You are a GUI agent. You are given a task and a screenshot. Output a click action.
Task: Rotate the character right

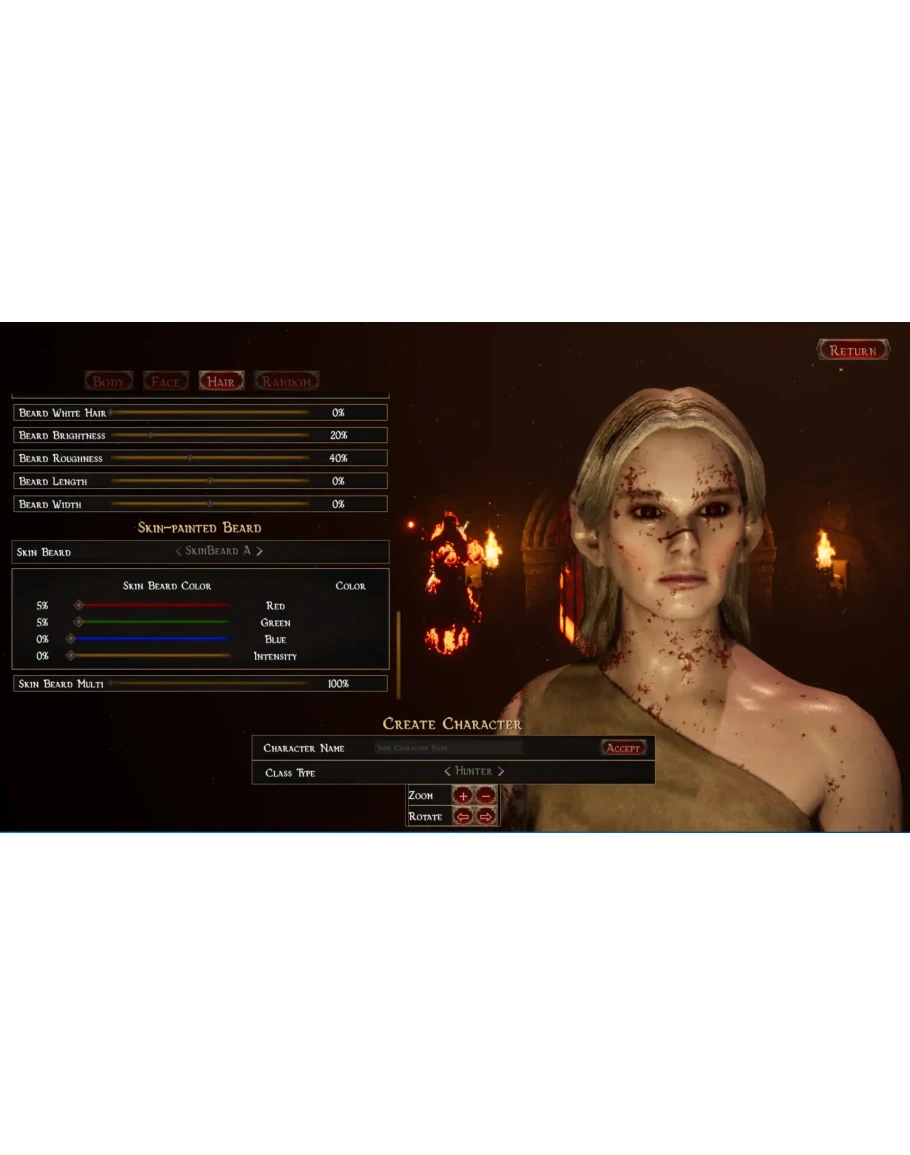486,817
